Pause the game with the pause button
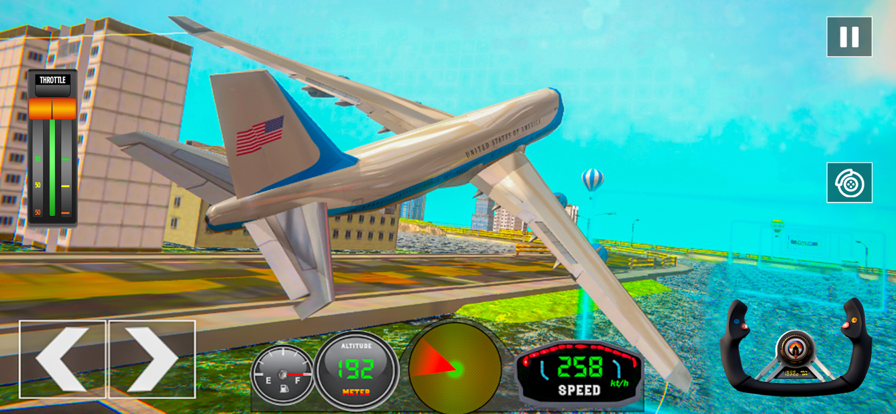896x414 pixels. tap(849, 37)
